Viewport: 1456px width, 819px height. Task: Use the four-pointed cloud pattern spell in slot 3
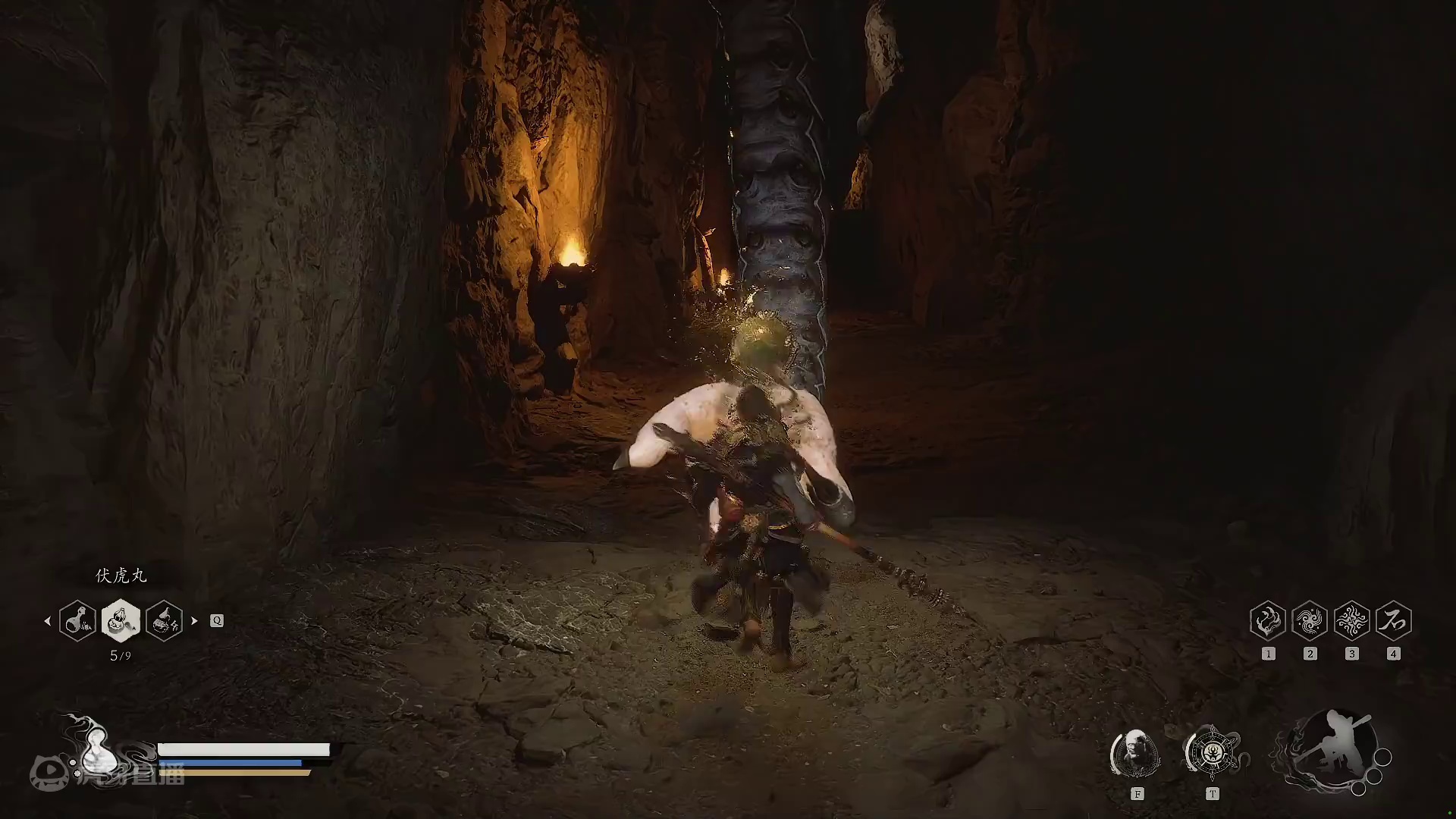pos(1351,621)
